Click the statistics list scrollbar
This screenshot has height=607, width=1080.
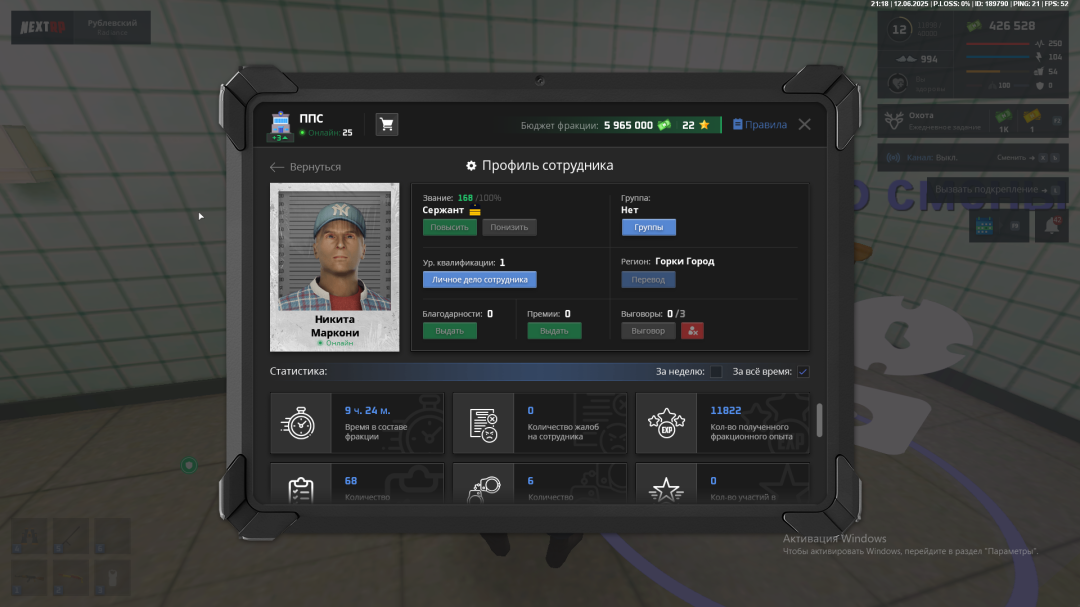pos(820,420)
